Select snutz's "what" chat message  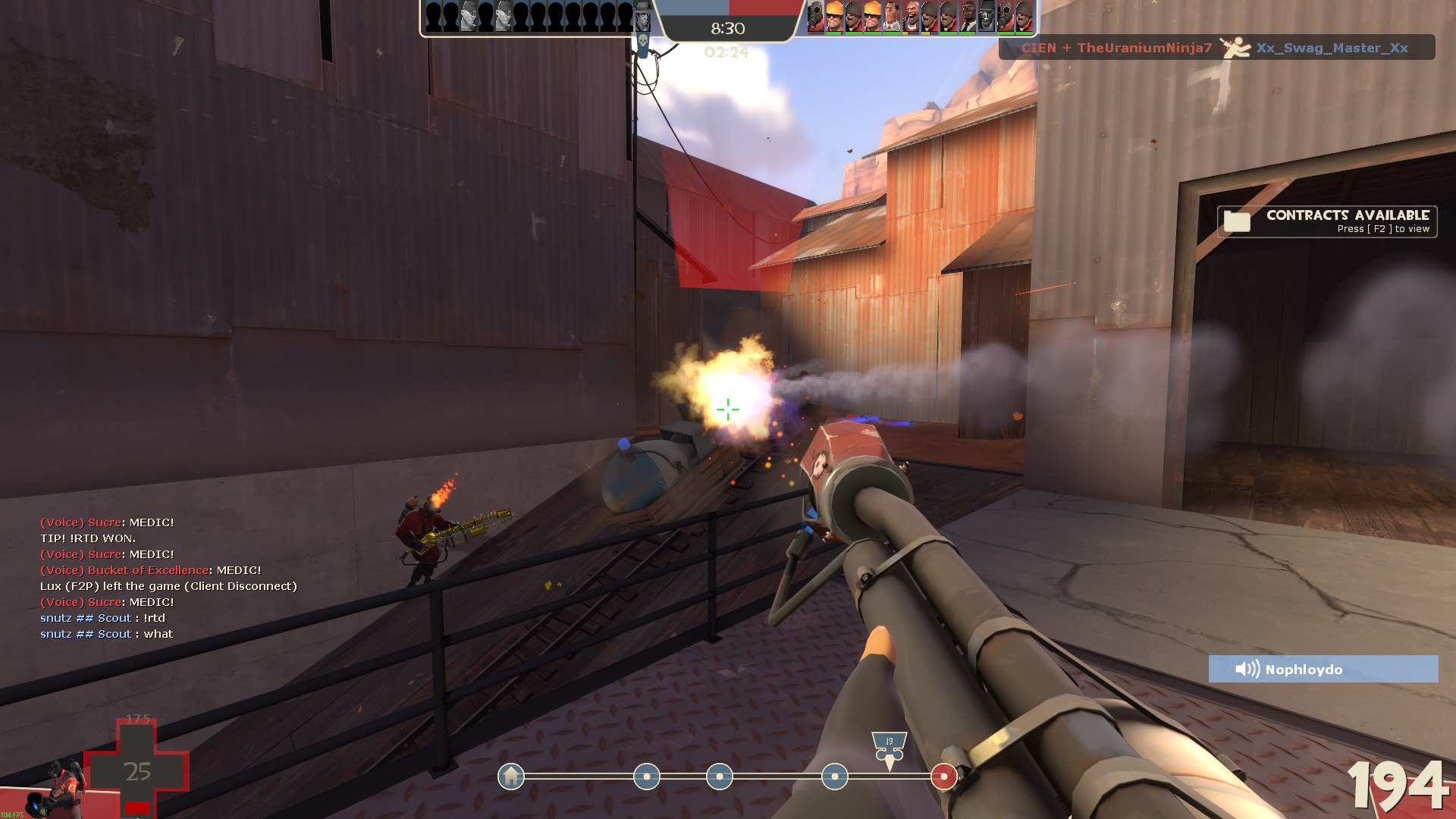pyautogui.click(x=106, y=634)
